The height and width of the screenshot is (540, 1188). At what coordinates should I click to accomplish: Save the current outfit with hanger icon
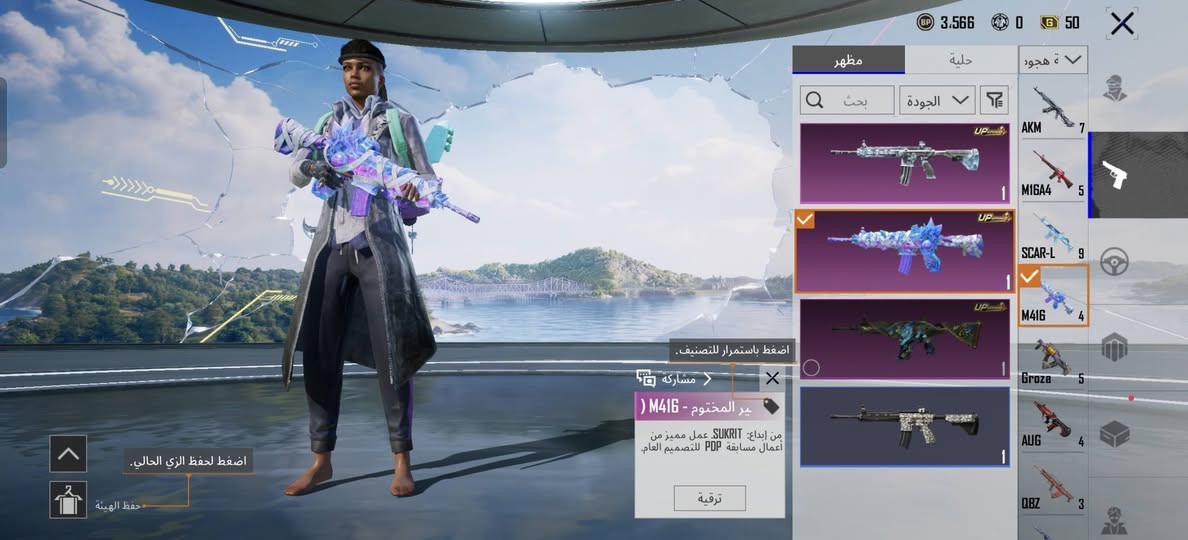[68, 499]
